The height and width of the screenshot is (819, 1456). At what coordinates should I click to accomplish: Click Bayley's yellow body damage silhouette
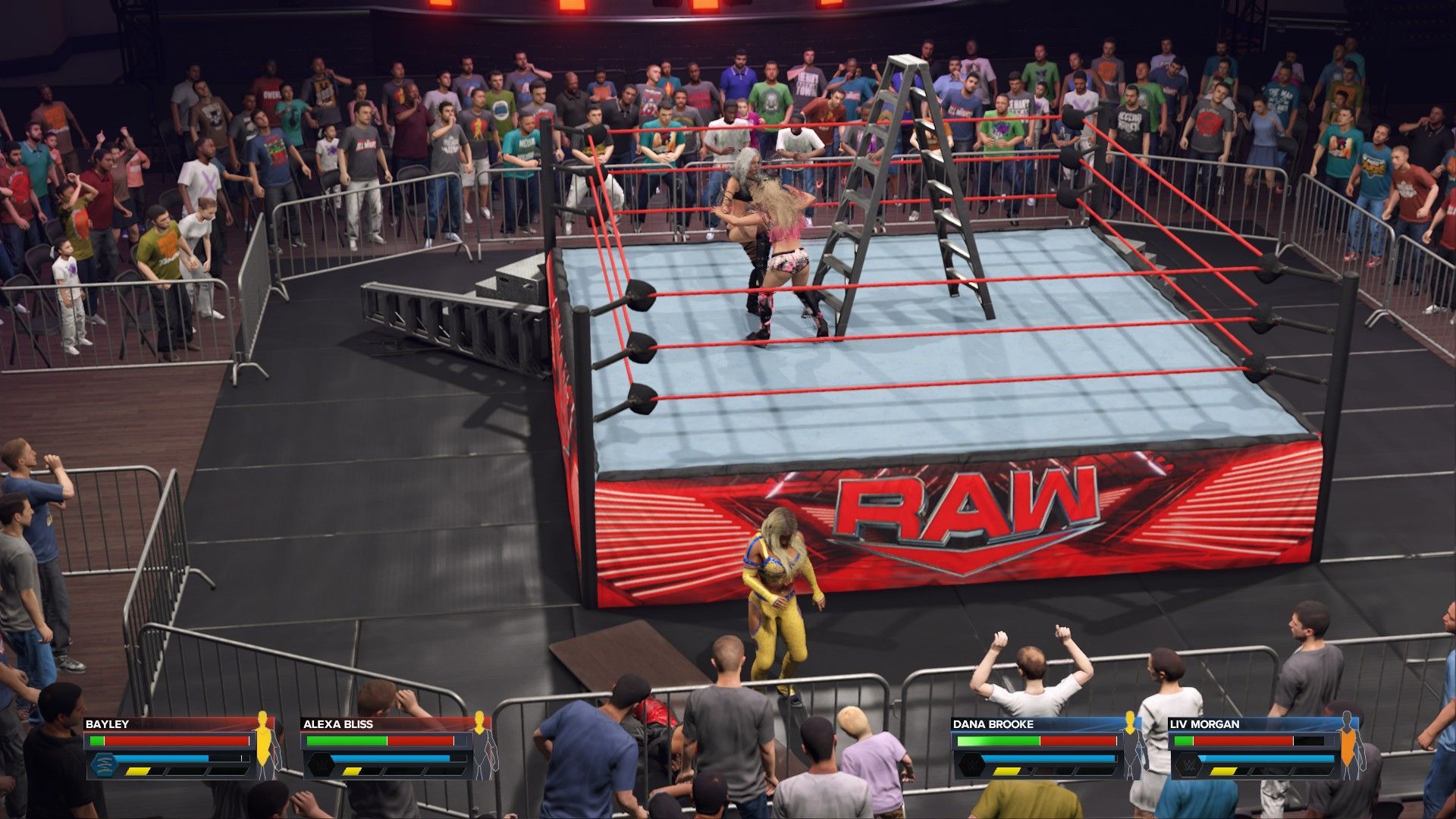(265, 747)
